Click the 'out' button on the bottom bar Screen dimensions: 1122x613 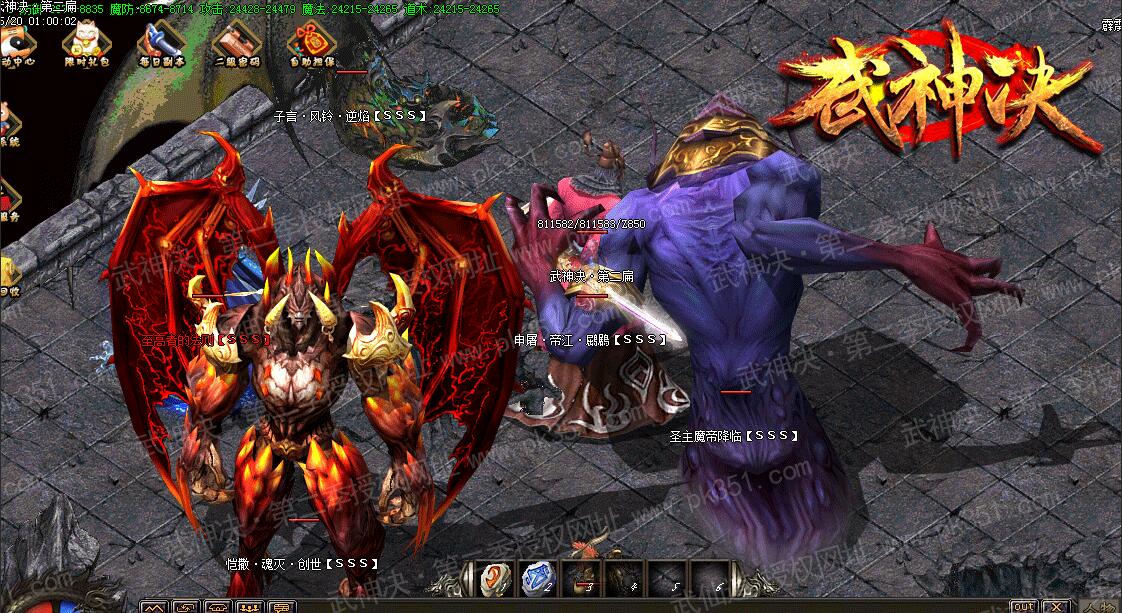(1024, 606)
